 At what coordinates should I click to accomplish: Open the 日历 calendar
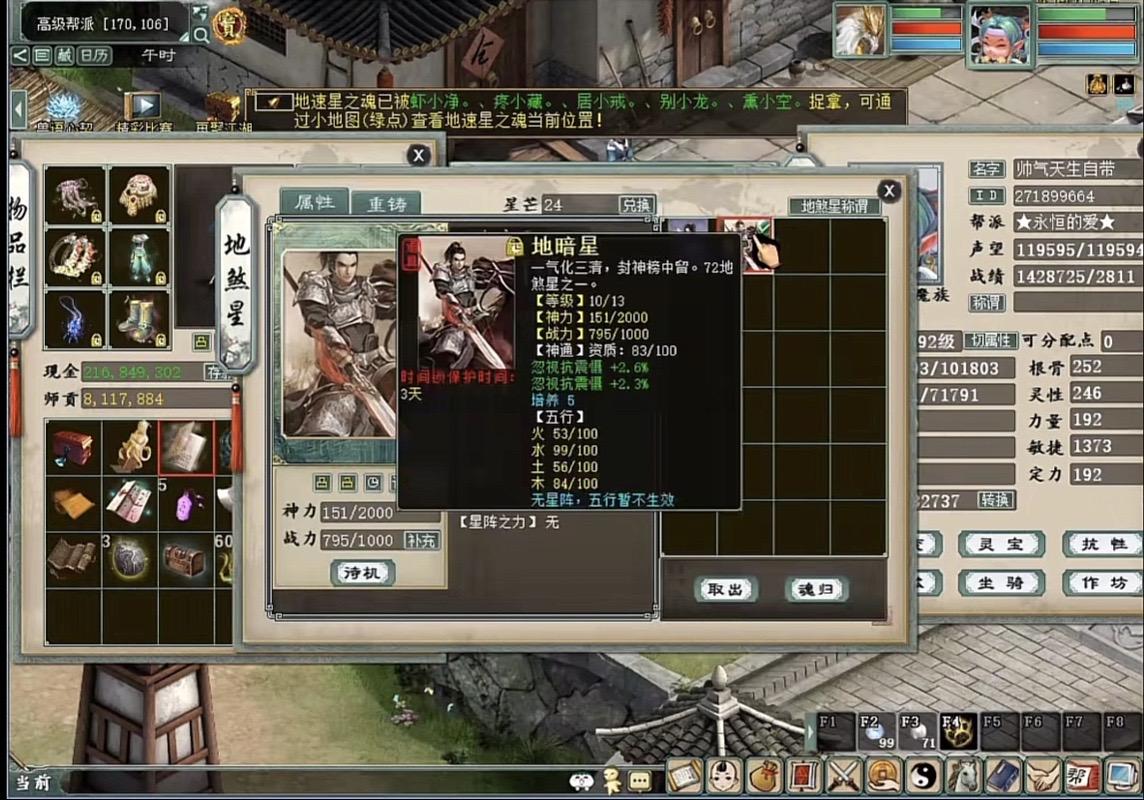coord(94,56)
